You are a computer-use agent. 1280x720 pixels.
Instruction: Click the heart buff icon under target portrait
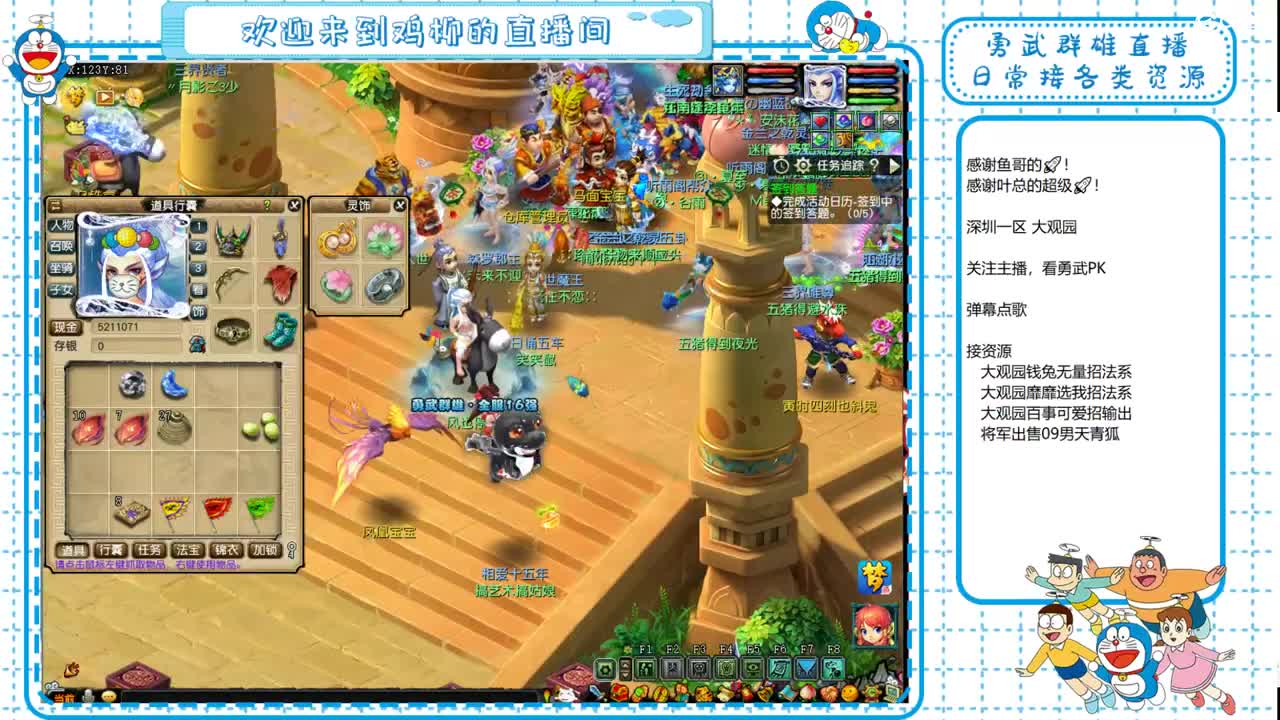click(x=819, y=120)
